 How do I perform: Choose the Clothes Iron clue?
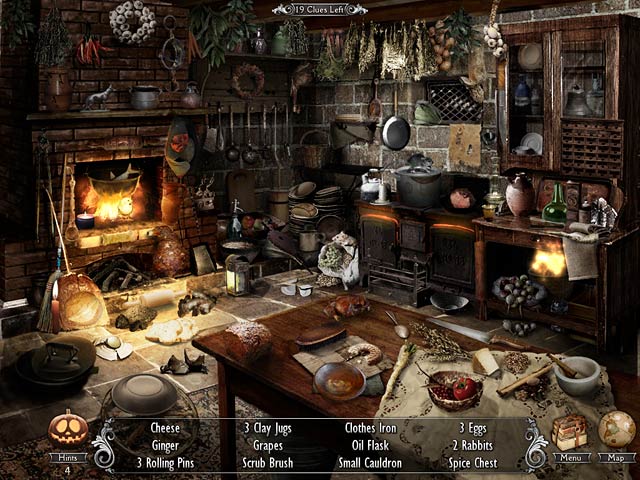371,428
